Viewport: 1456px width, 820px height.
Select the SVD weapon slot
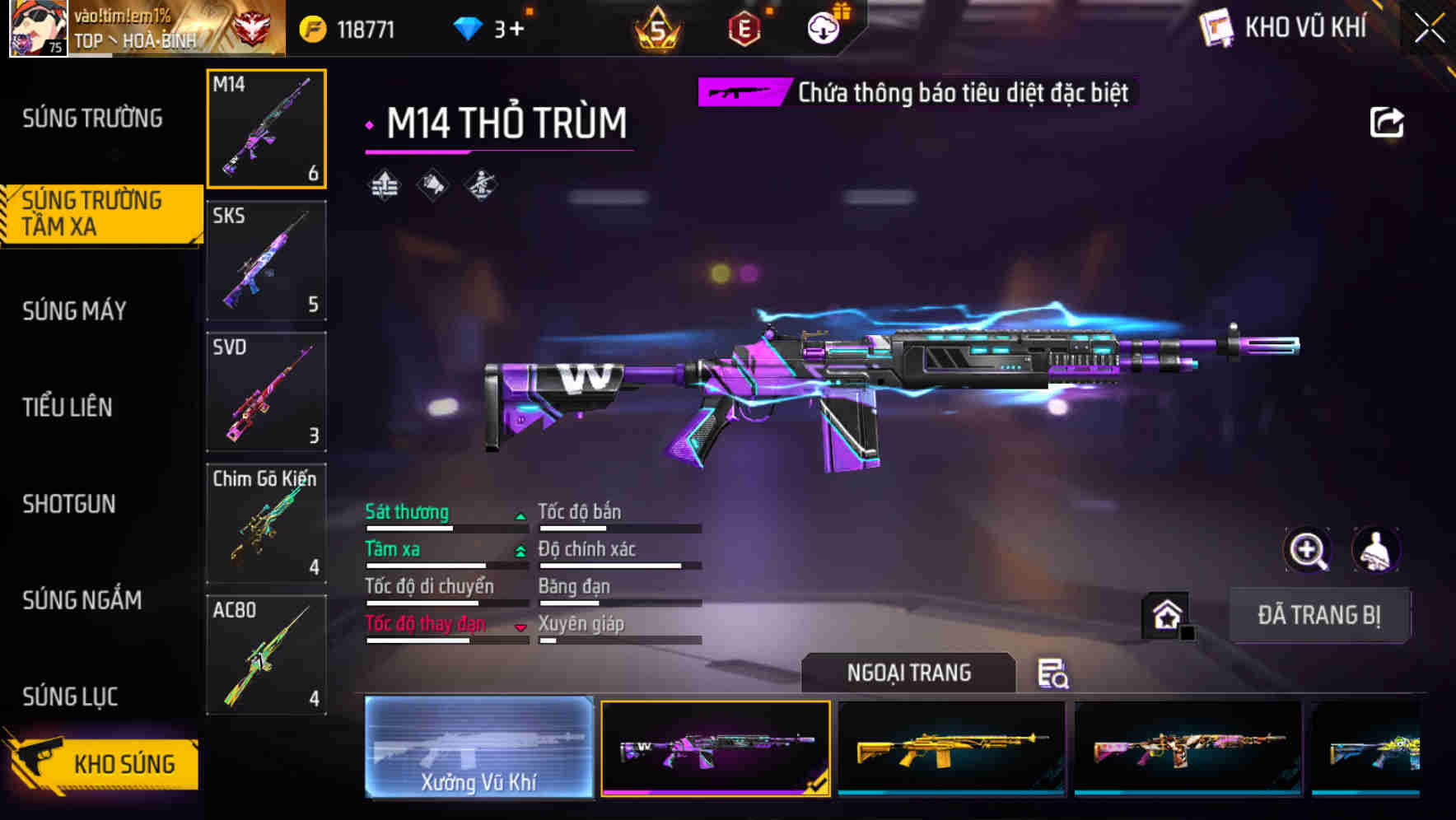266,393
